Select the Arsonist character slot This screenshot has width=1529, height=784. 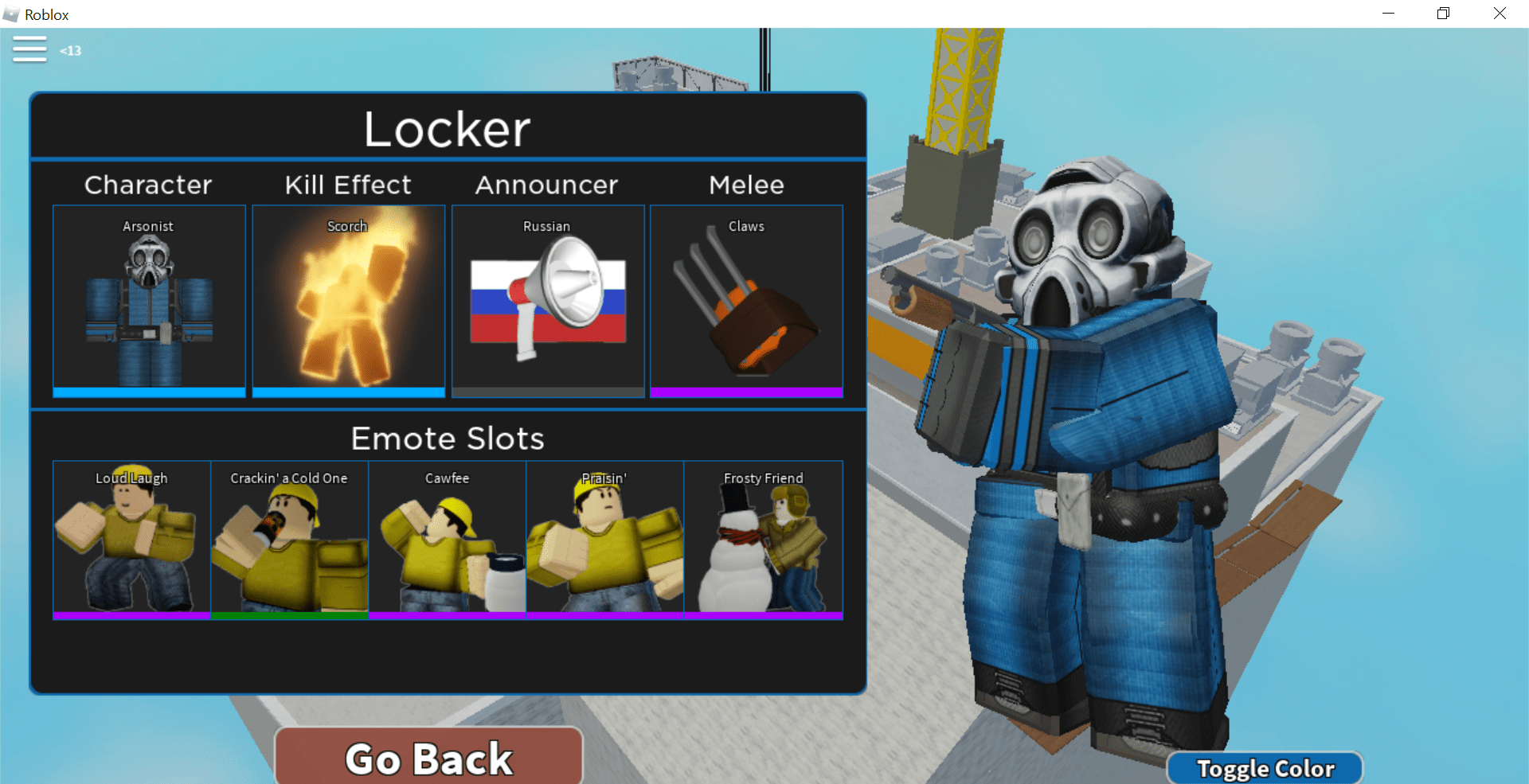click(x=148, y=301)
